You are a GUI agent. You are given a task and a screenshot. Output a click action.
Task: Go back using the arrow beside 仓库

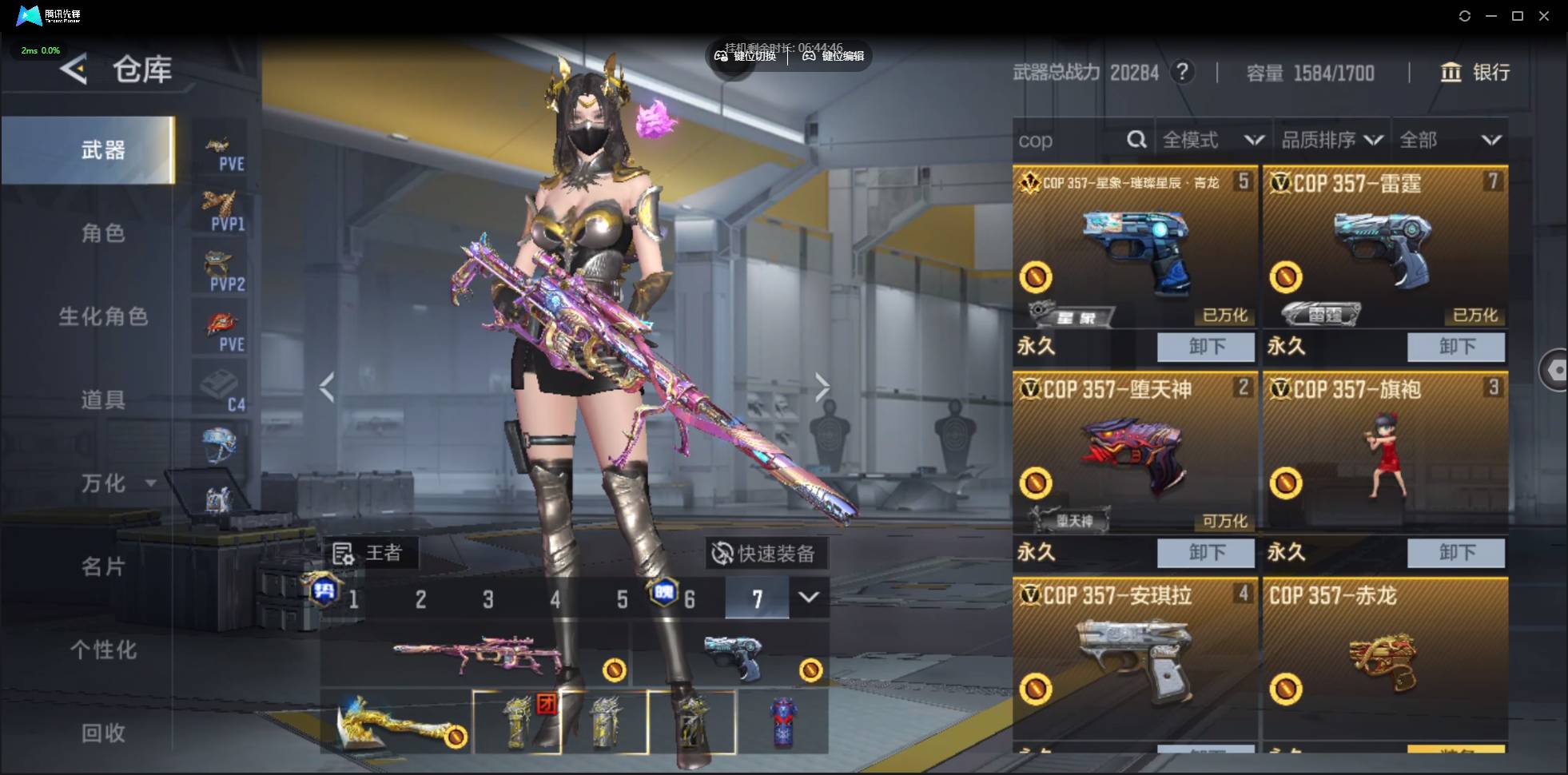tap(74, 70)
